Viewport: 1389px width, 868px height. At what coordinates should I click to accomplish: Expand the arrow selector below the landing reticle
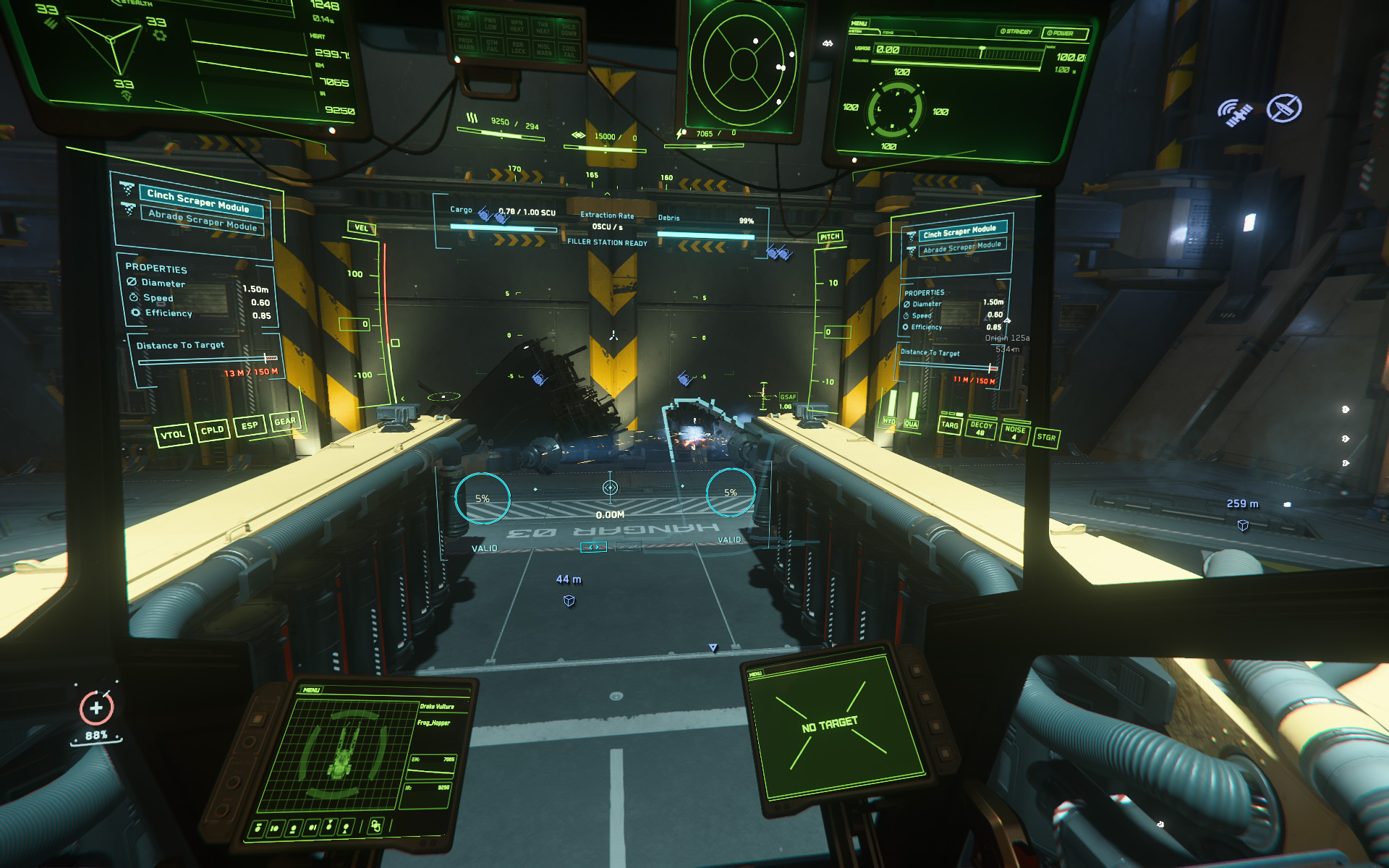(x=595, y=547)
